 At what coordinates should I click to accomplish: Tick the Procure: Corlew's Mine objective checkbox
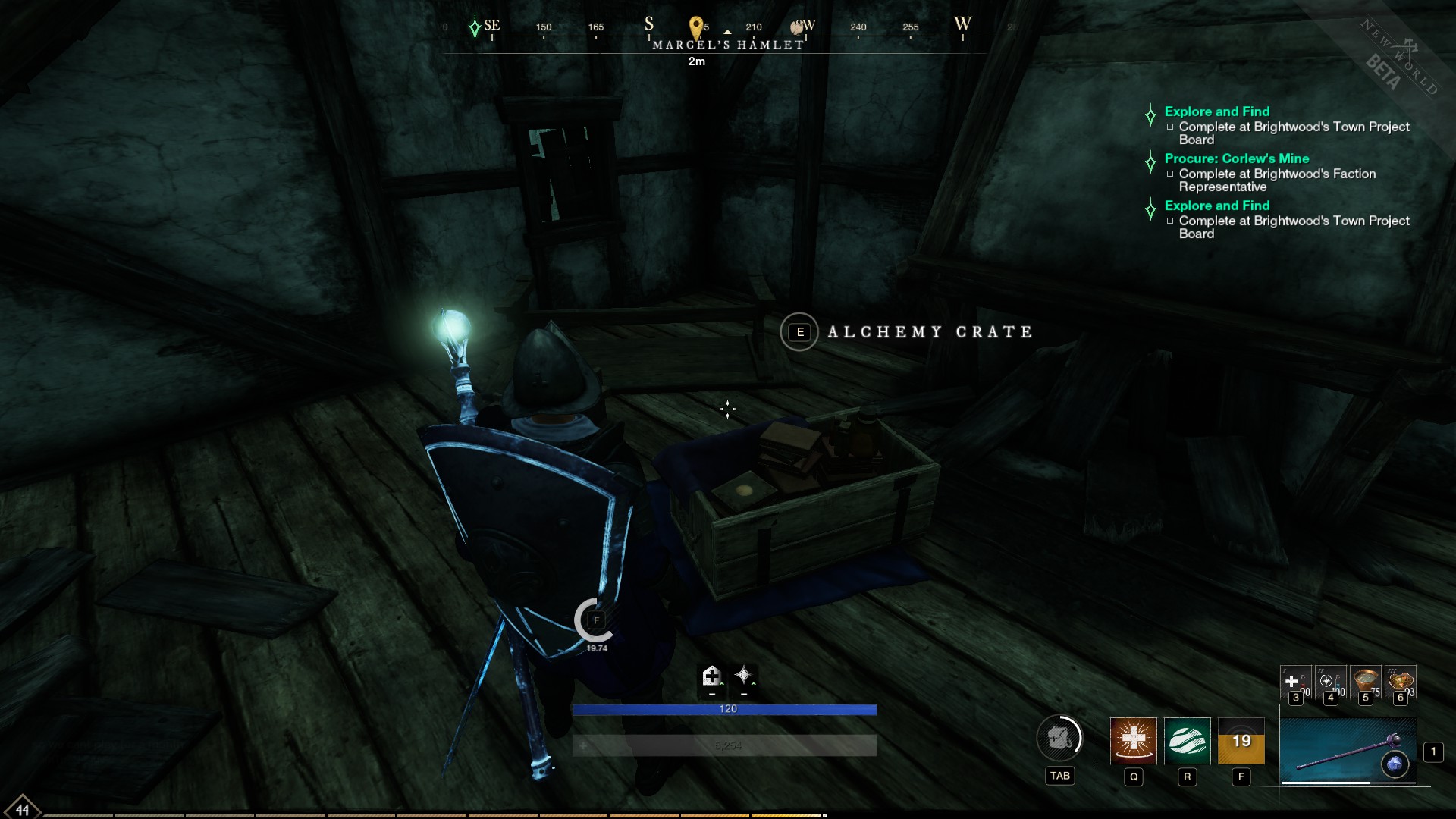pyautogui.click(x=1170, y=174)
